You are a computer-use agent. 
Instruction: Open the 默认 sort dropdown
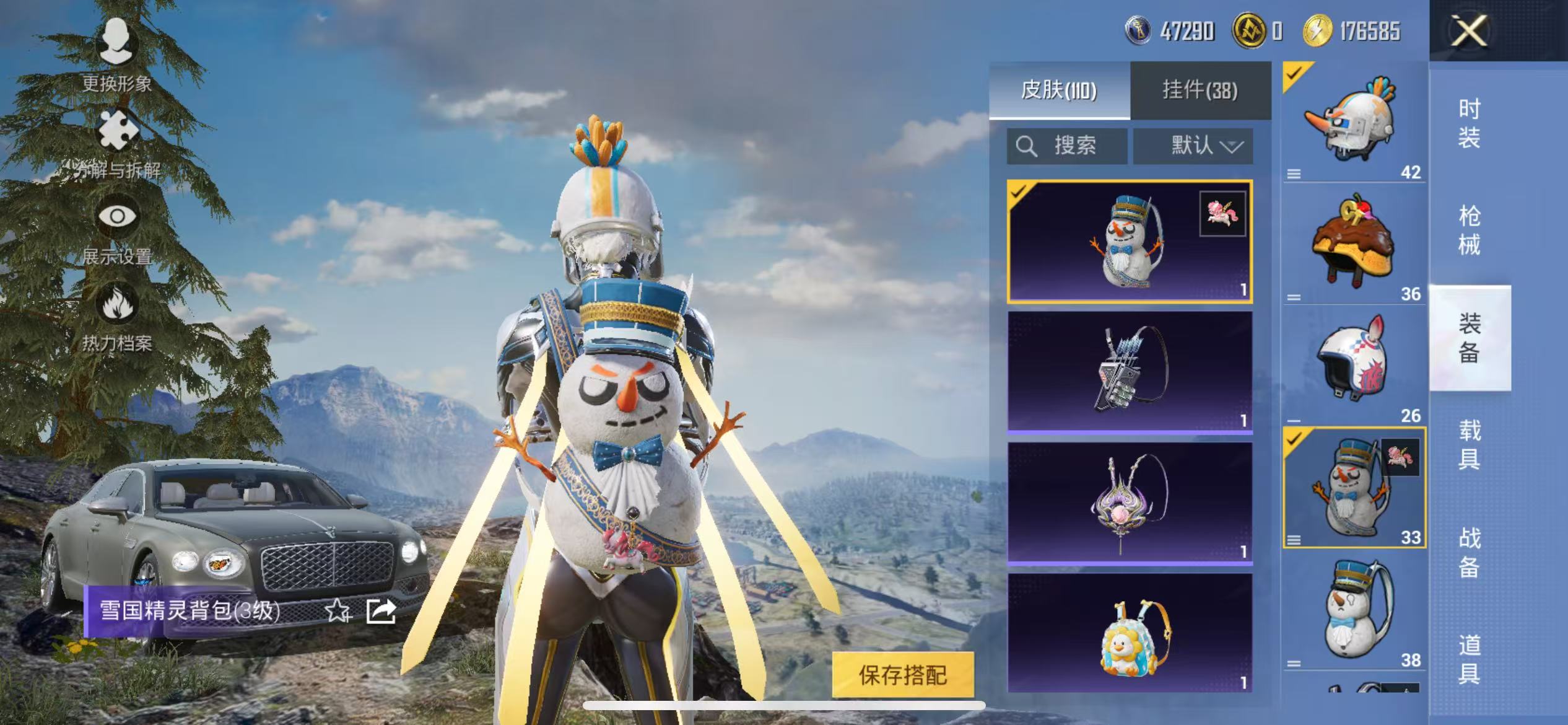(x=1193, y=146)
